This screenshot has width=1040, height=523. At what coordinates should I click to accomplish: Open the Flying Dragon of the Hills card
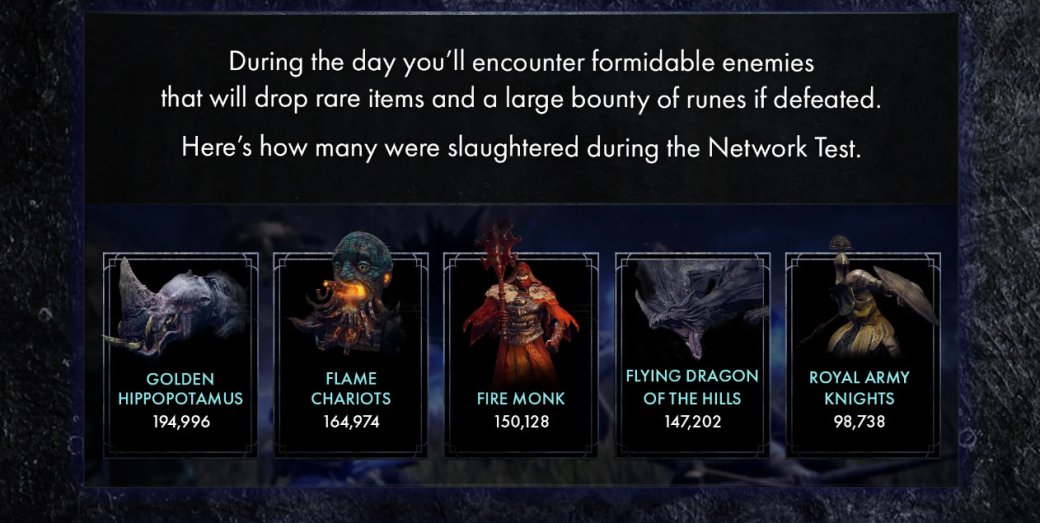[692, 355]
